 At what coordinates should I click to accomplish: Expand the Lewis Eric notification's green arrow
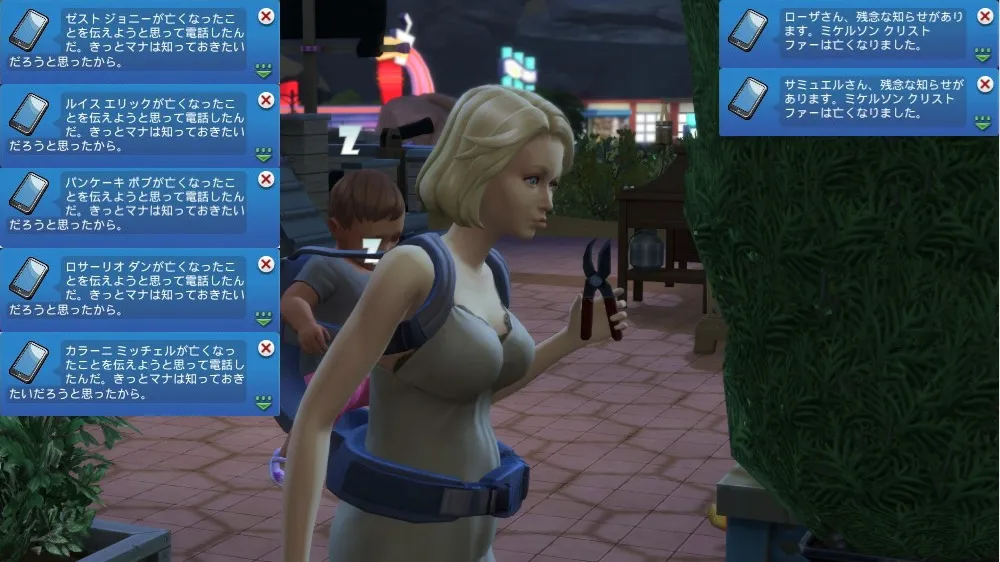tap(264, 154)
